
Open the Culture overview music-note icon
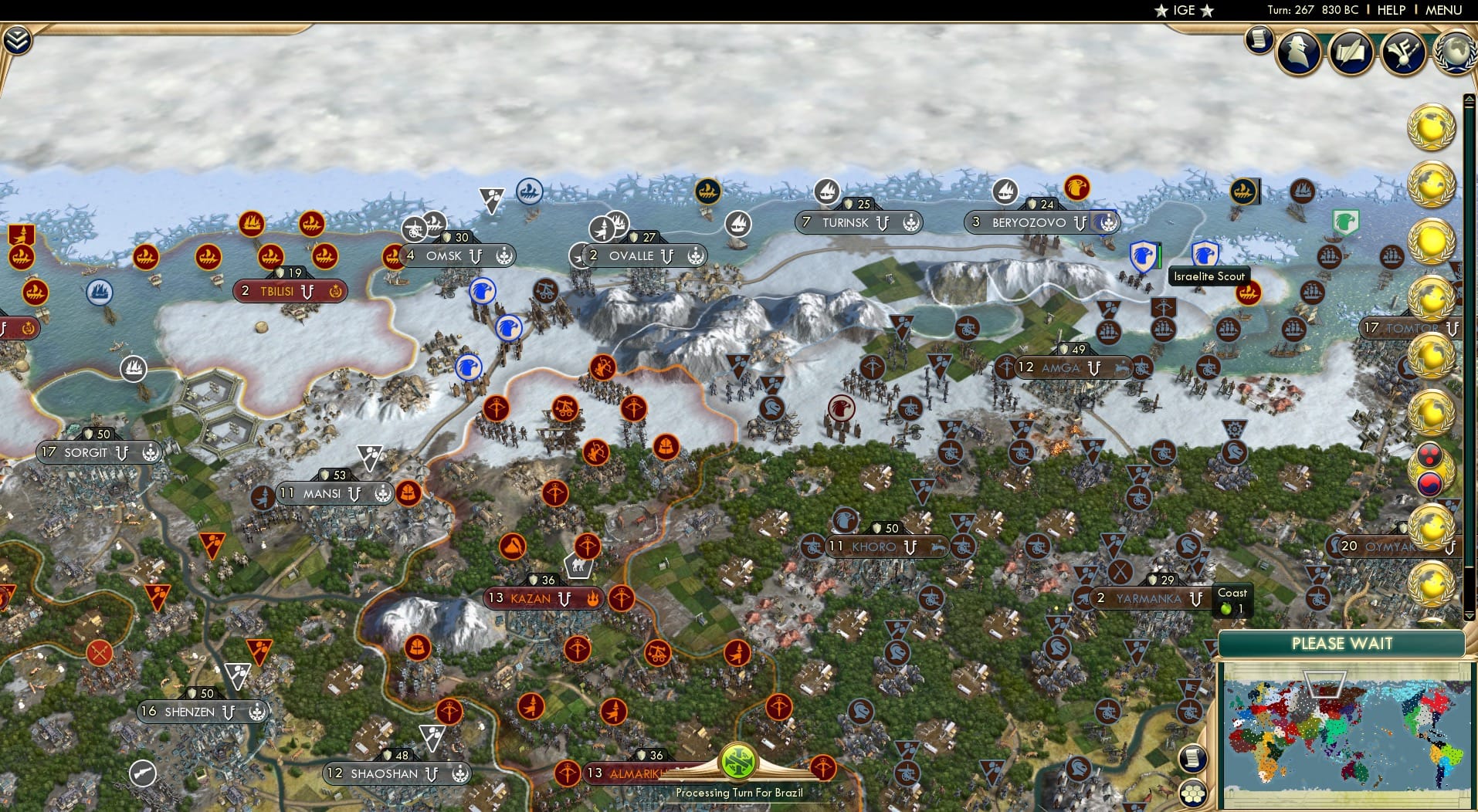point(1405,52)
